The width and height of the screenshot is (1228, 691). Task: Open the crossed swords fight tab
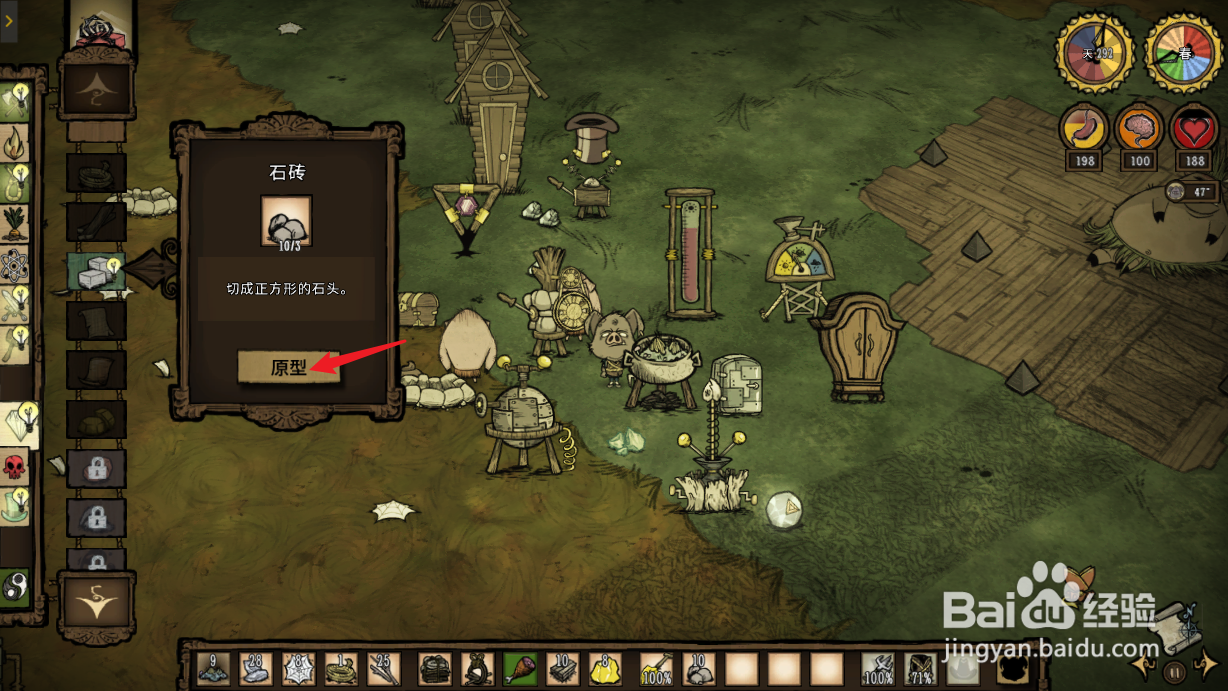(16, 304)
